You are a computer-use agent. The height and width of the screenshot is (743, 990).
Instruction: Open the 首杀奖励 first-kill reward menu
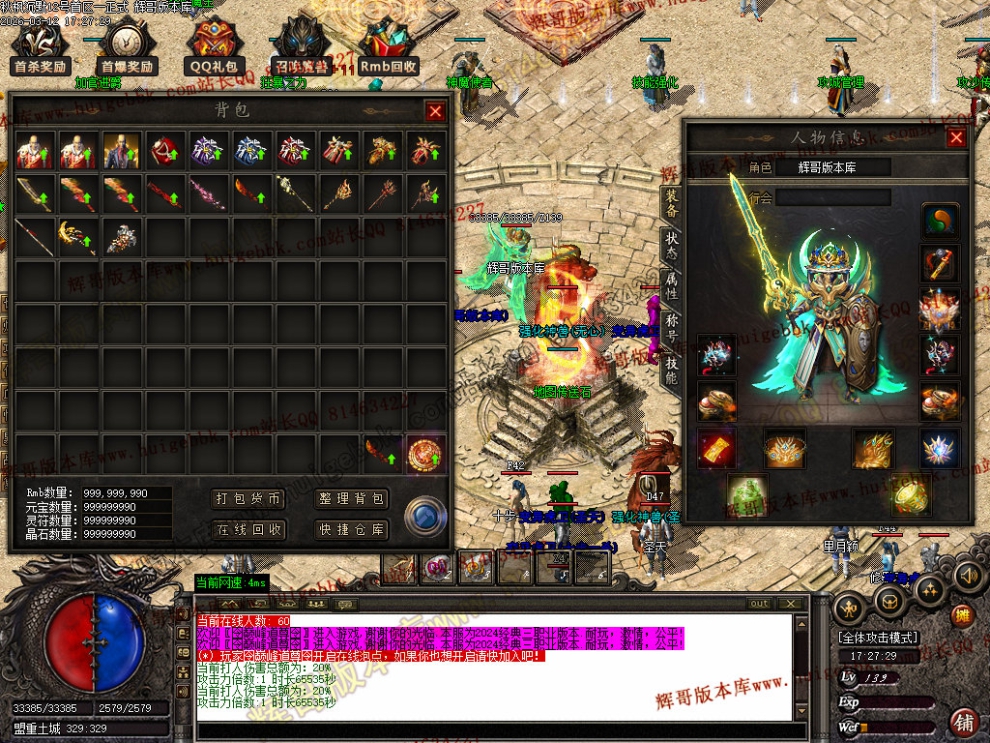click(40, 47)
